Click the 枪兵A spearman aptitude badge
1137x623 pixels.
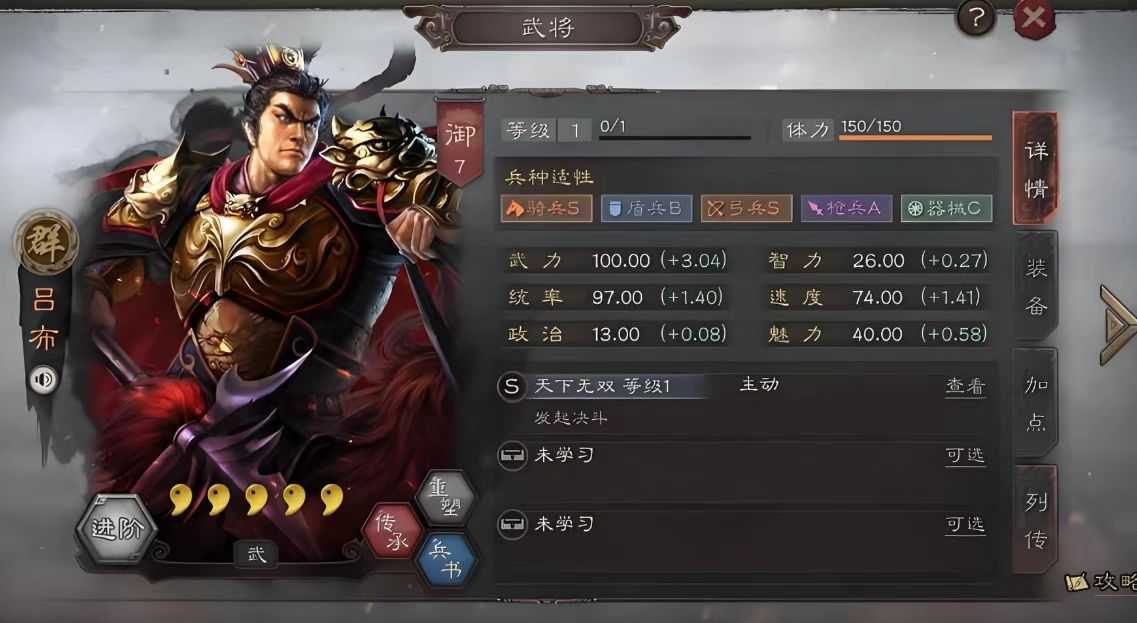846,208
